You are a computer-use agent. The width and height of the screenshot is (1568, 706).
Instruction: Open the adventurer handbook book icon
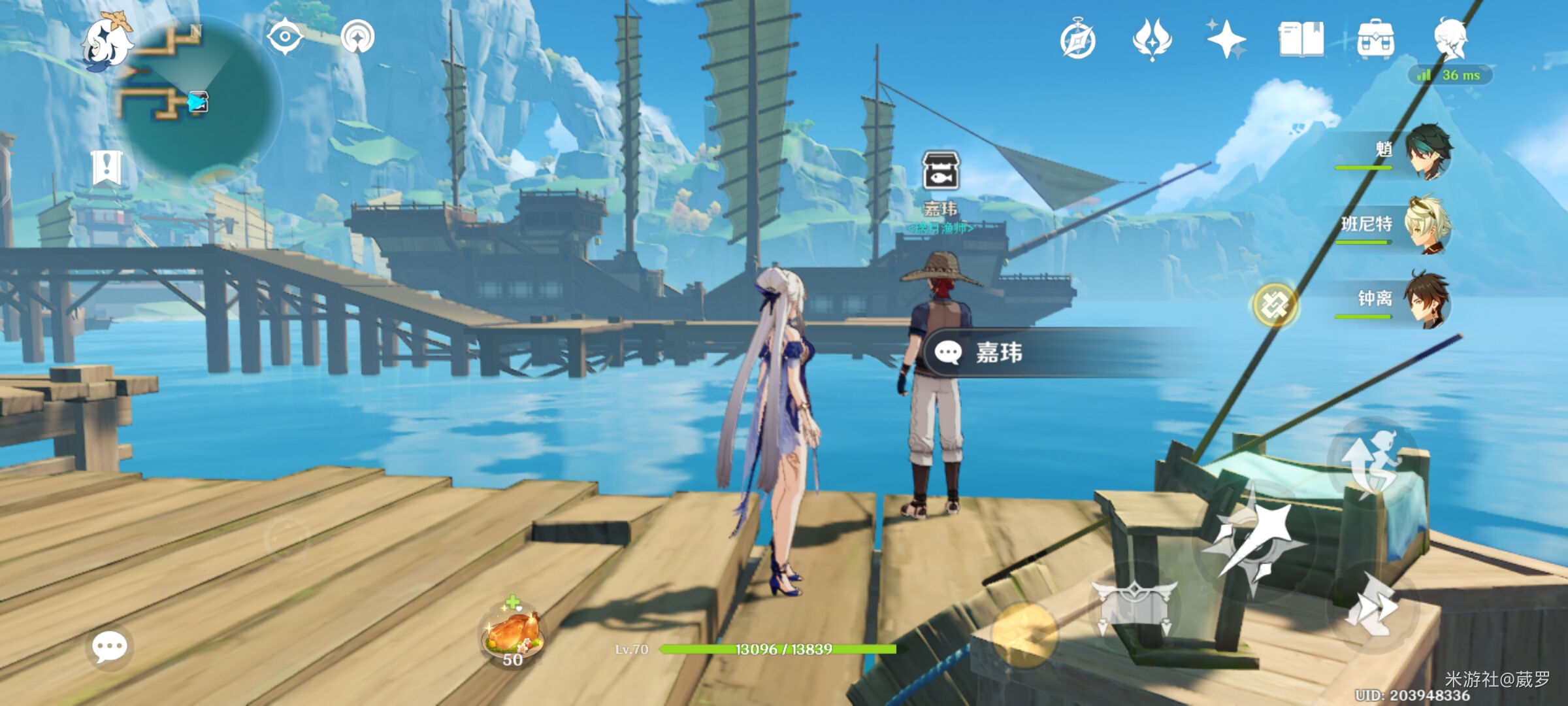1301,39
